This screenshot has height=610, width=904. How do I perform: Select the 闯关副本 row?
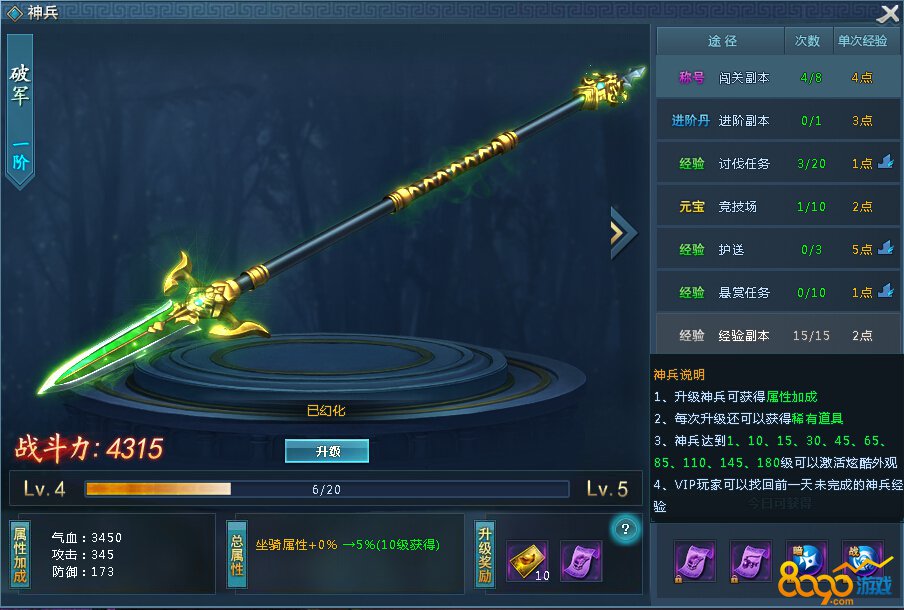[778, 77]
